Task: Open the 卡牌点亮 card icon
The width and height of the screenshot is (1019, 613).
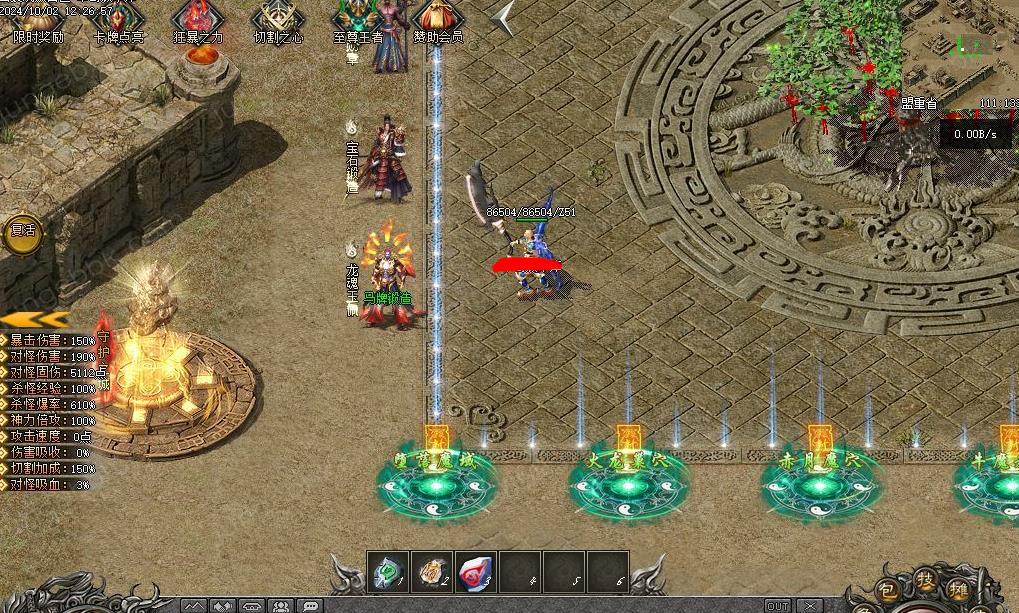Action: (117, 20)
